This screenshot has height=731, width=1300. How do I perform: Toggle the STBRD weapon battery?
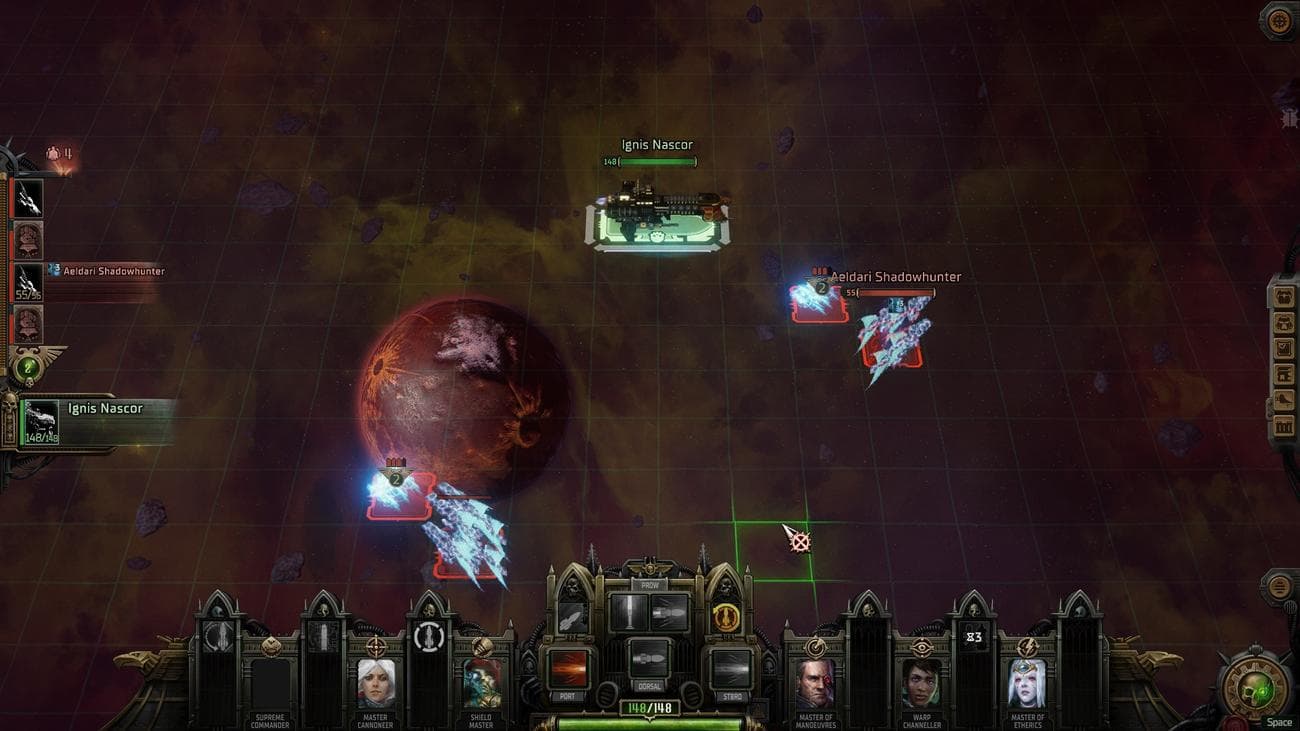point(731,668)
